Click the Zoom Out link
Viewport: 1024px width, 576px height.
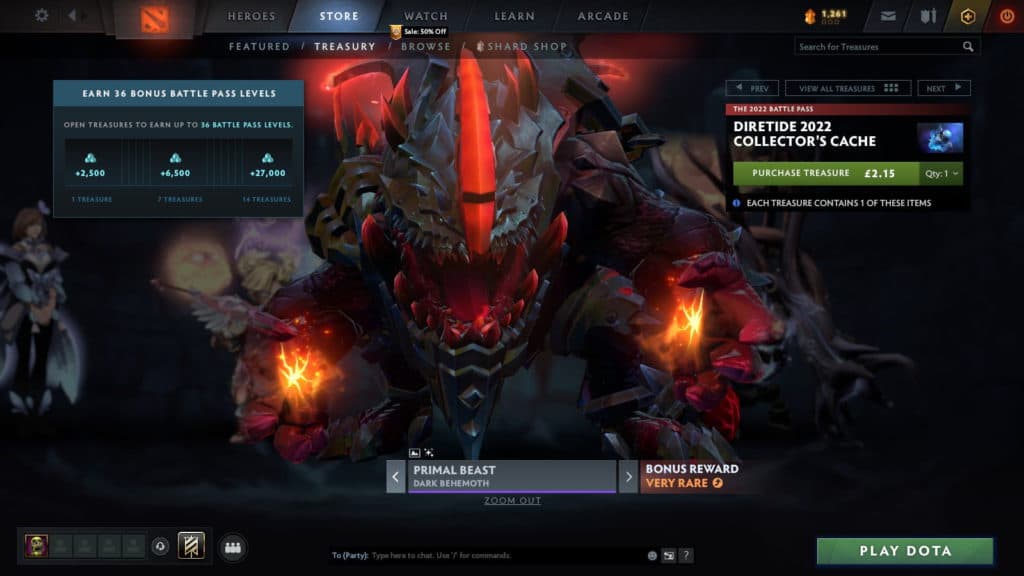point(512,500)
